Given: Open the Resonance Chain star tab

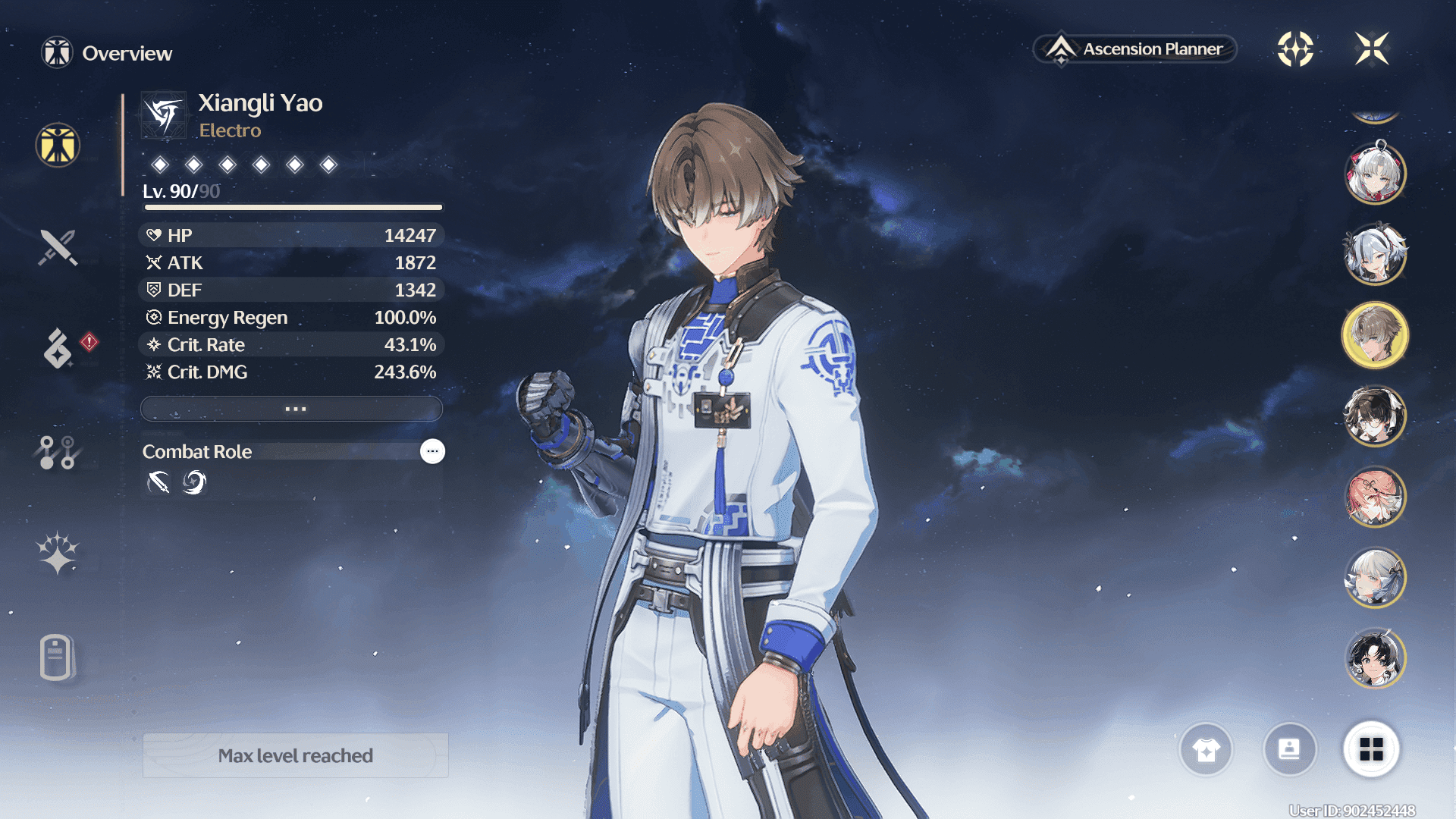Looking at the screenshot, I should 58,552.
